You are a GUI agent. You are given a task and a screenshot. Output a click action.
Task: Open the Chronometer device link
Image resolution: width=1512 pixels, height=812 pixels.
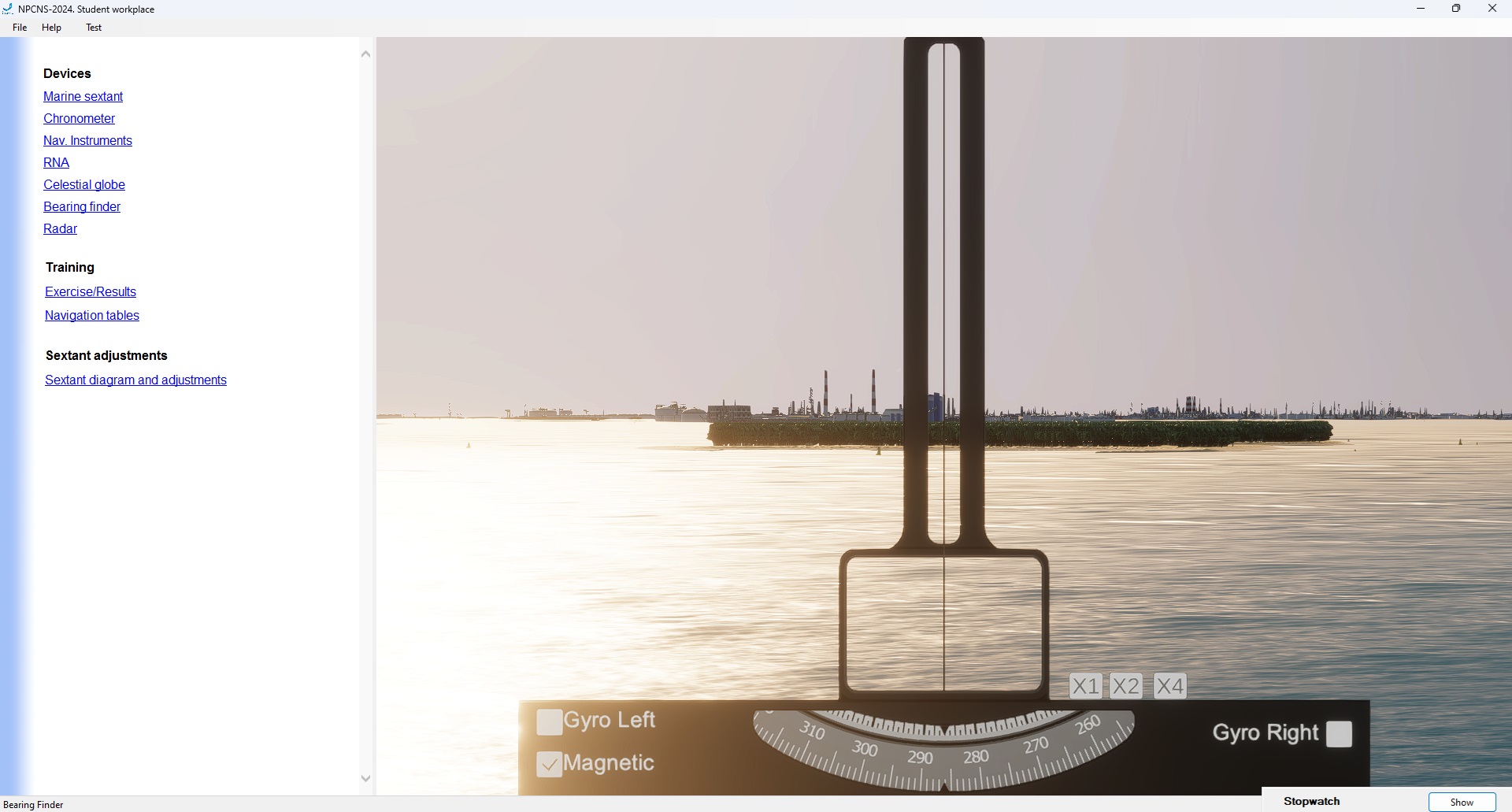point(79,118)
